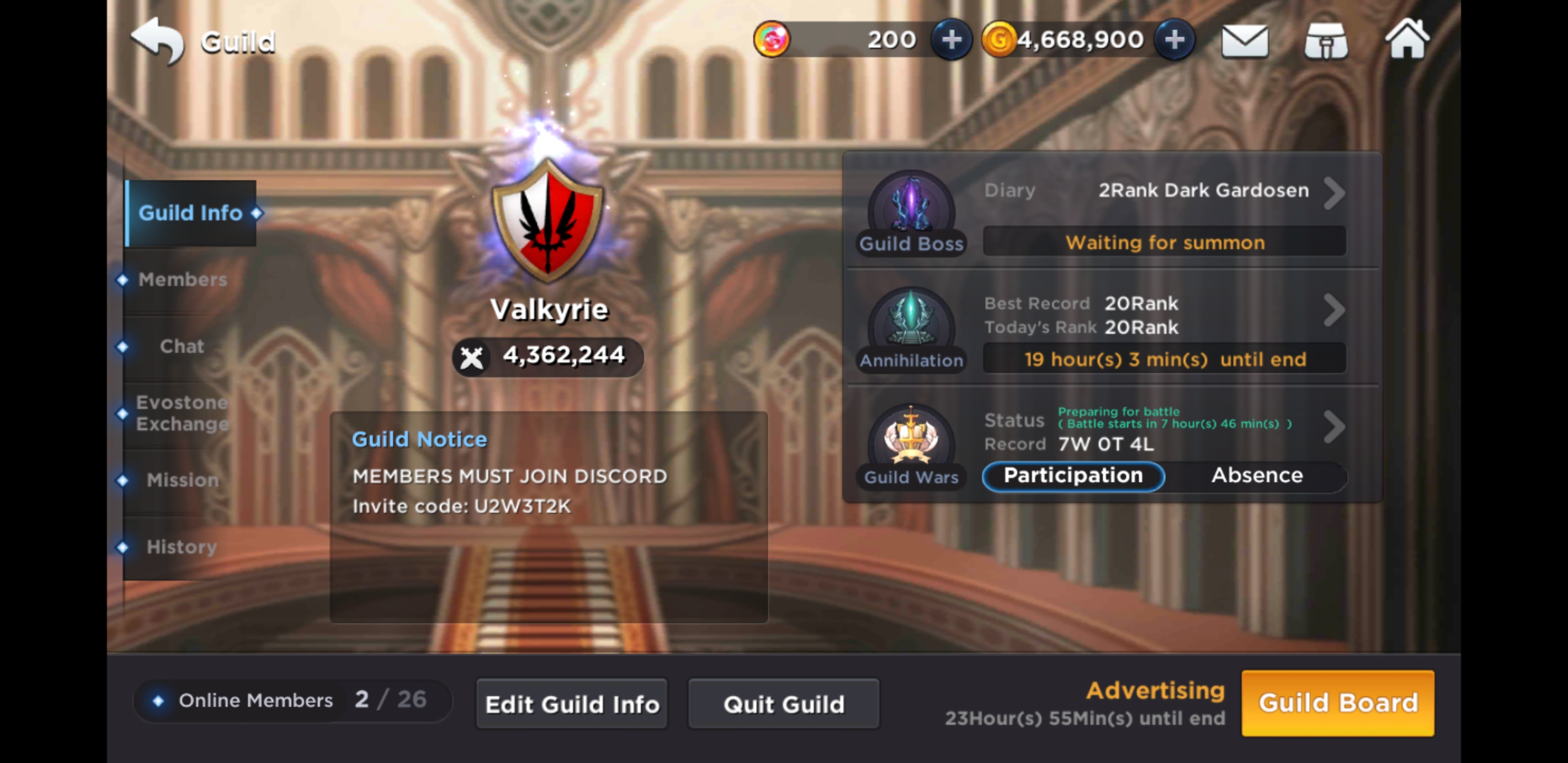Open Annihilation best record details

[x=1335, y=310]
